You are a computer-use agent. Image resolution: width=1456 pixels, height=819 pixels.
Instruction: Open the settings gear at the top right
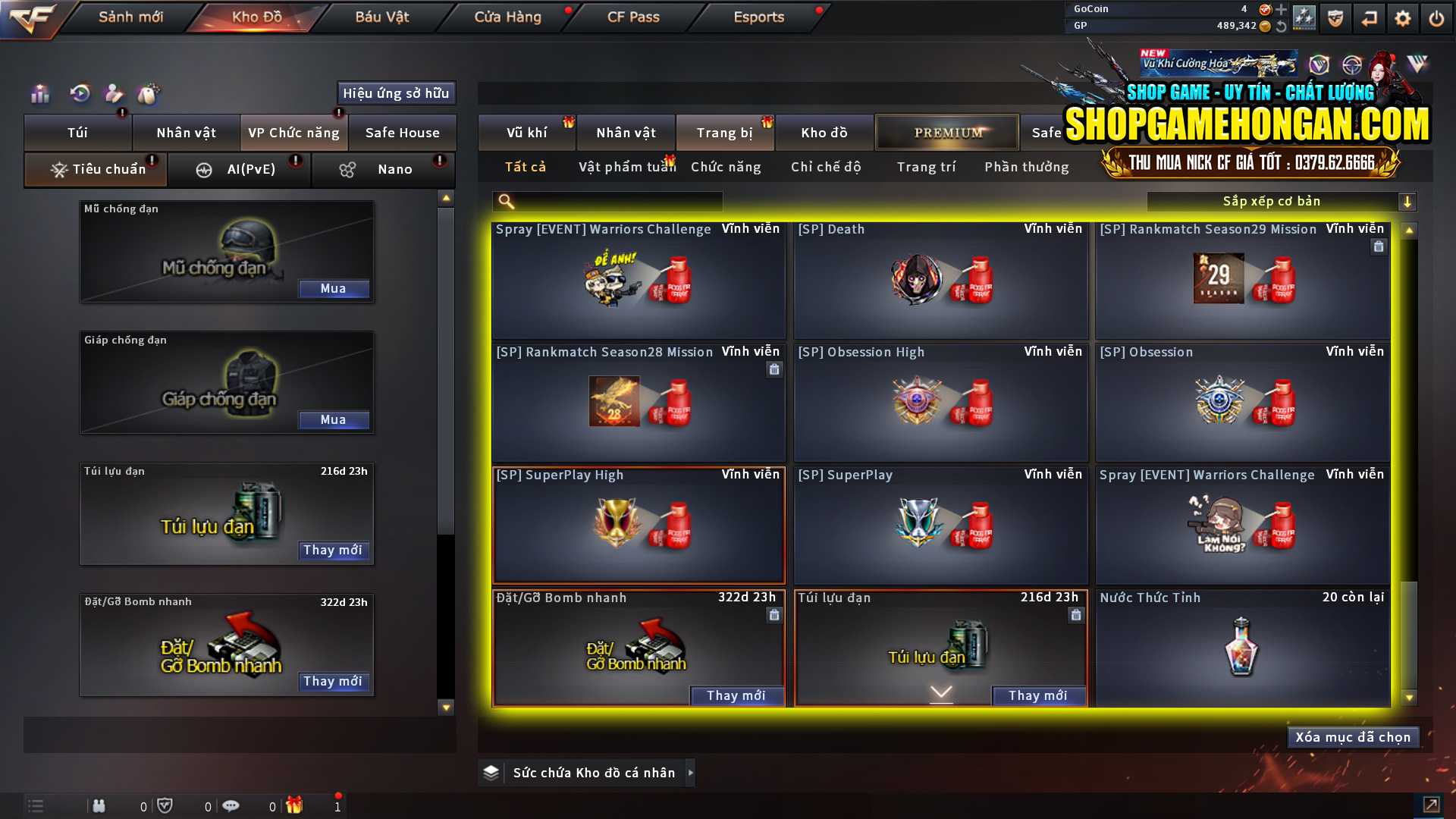click(x=1403, y=17)
